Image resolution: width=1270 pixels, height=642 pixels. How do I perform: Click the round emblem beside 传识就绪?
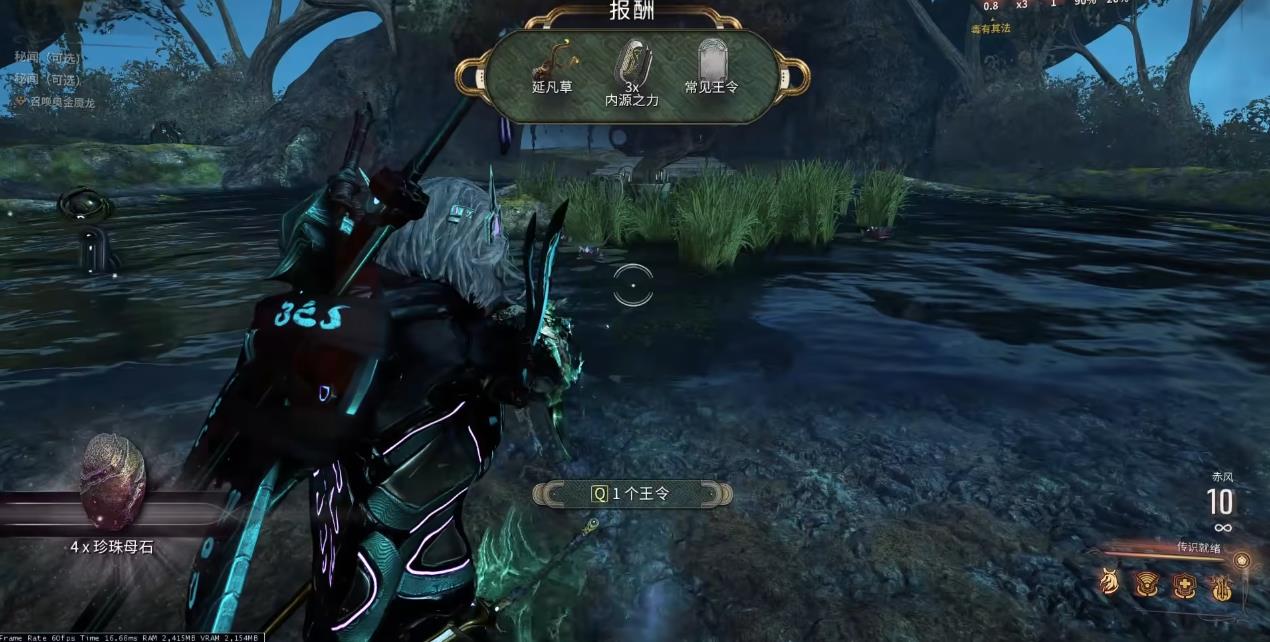[x=1241, y=560]
